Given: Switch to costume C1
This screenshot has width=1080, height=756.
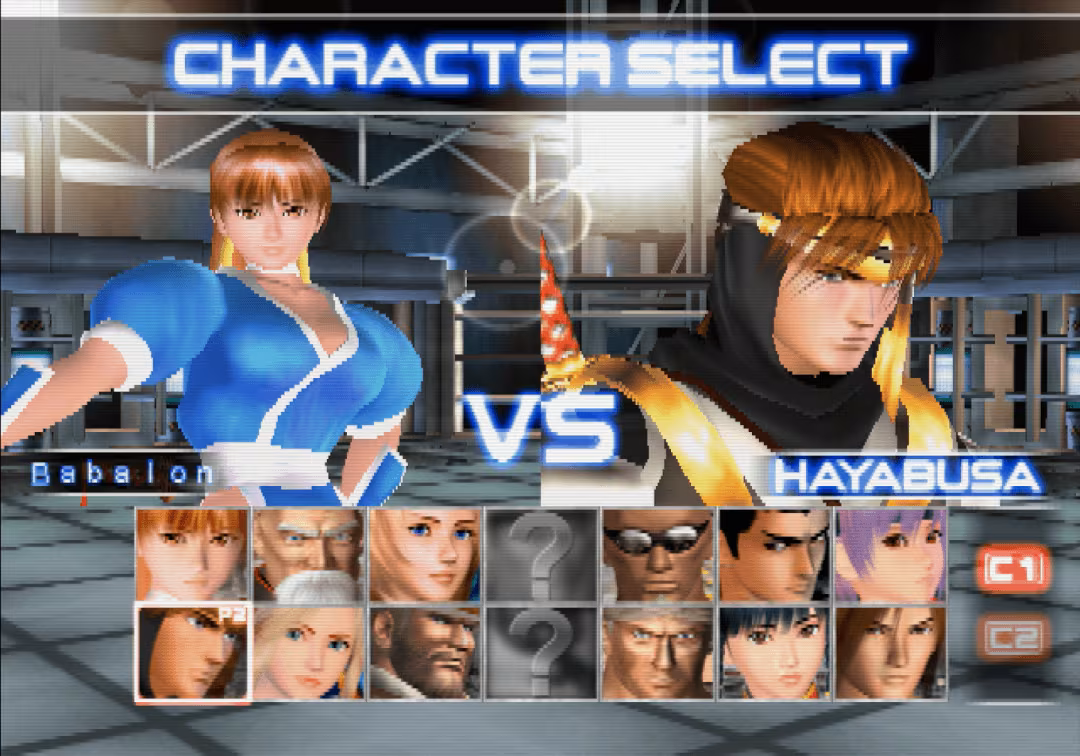Looking at the screenshot, I should pos(1014,570).
